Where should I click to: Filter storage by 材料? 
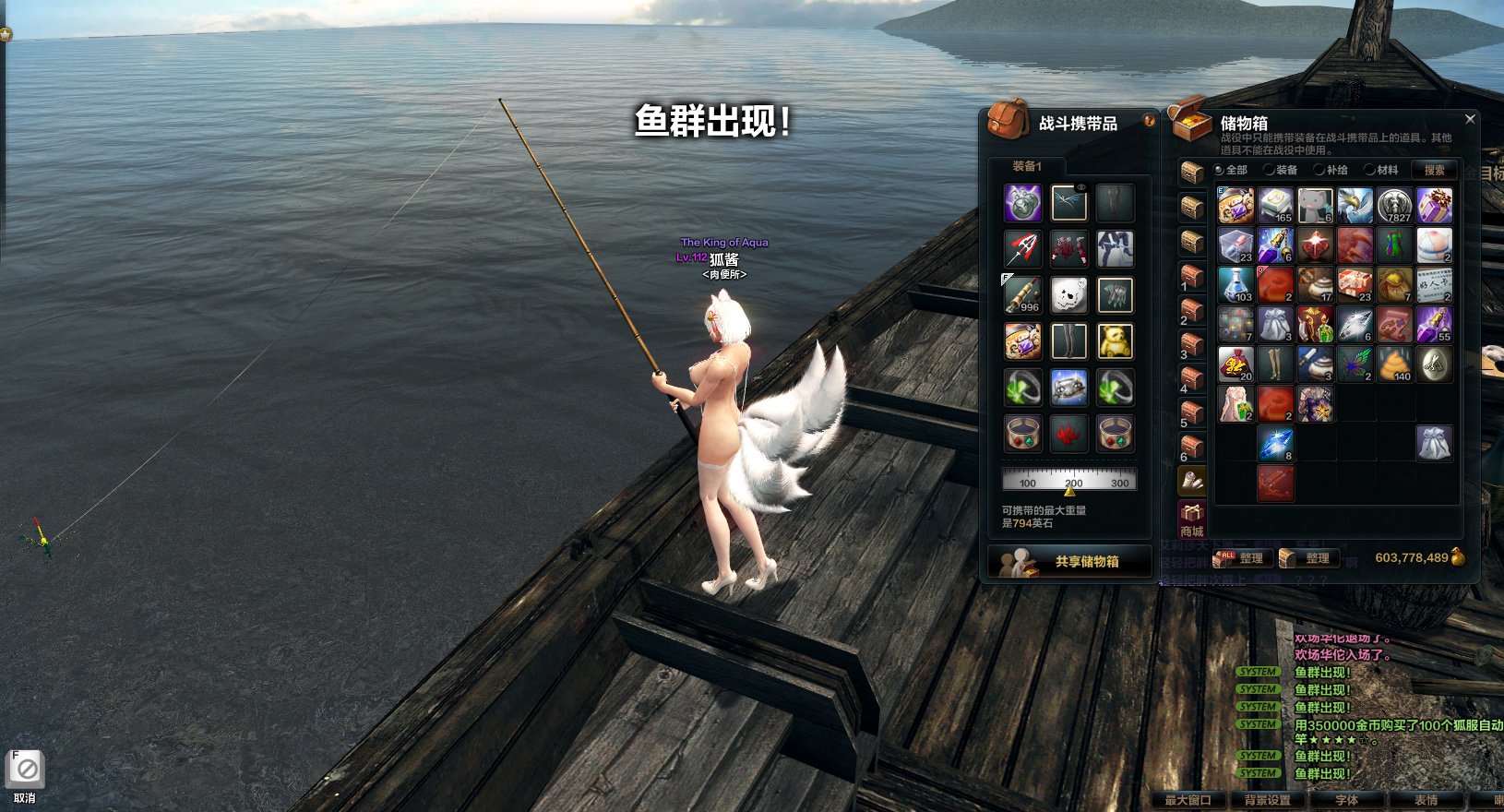tap(1381, 170)
